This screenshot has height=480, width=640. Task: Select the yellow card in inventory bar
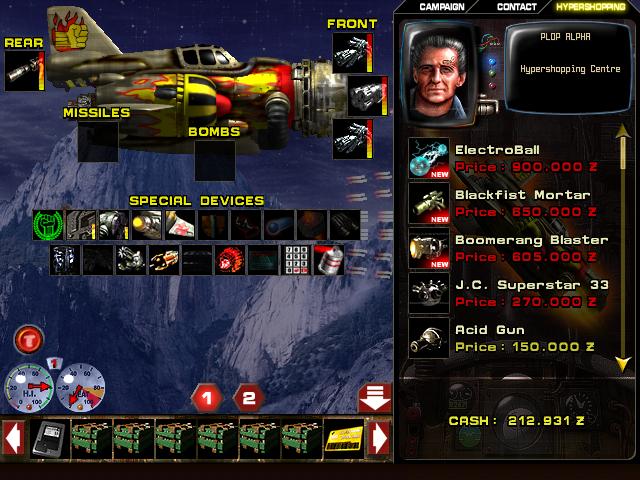tap(343, 438)
